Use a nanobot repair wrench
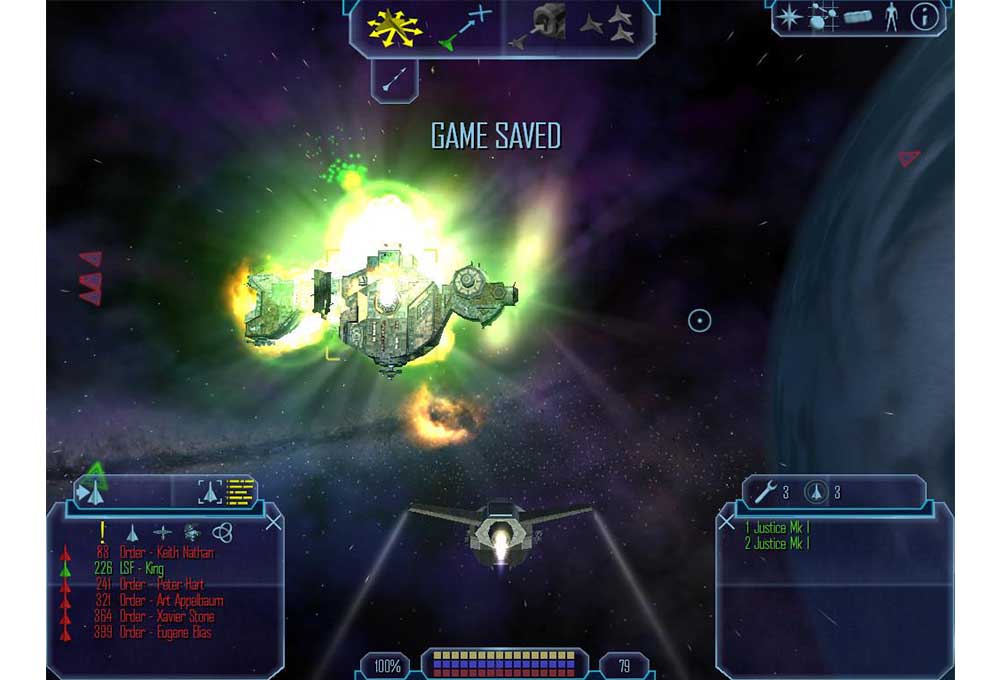This screenshot has width=1000, height=680. click(765, 491)
